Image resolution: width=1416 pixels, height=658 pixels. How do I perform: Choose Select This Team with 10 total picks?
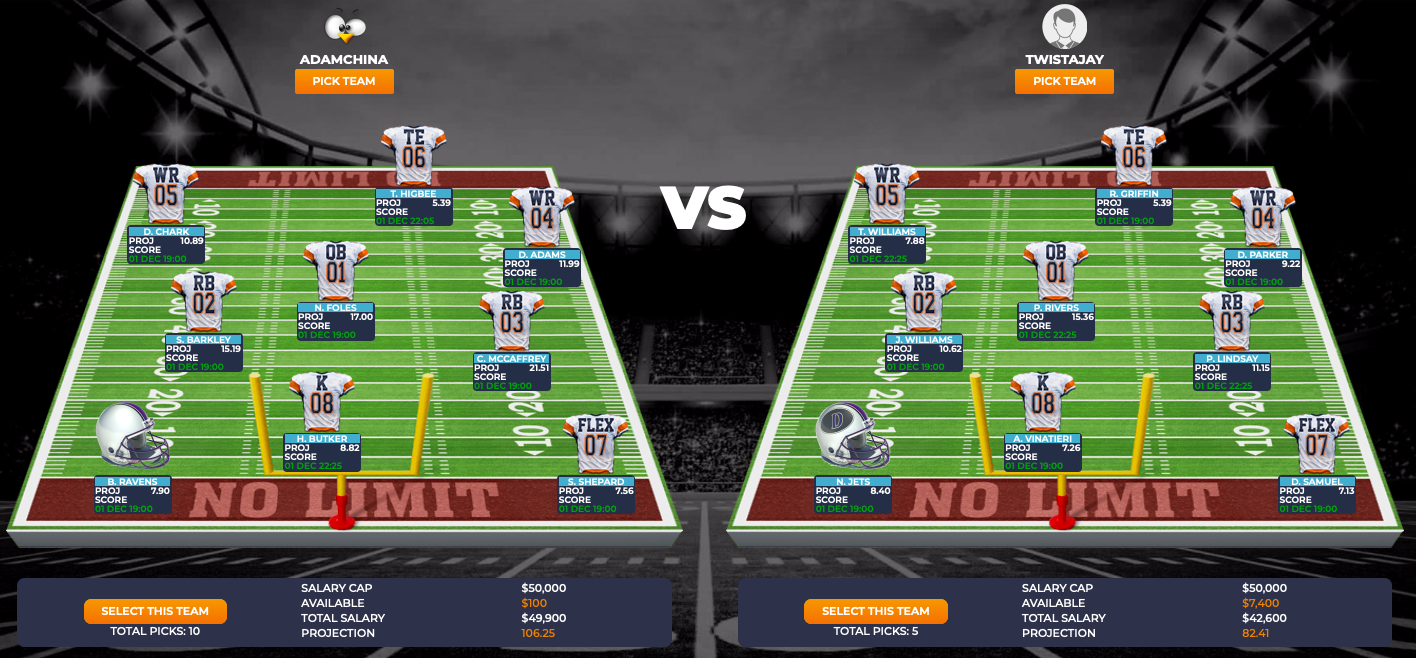click(x=155, y=611)
